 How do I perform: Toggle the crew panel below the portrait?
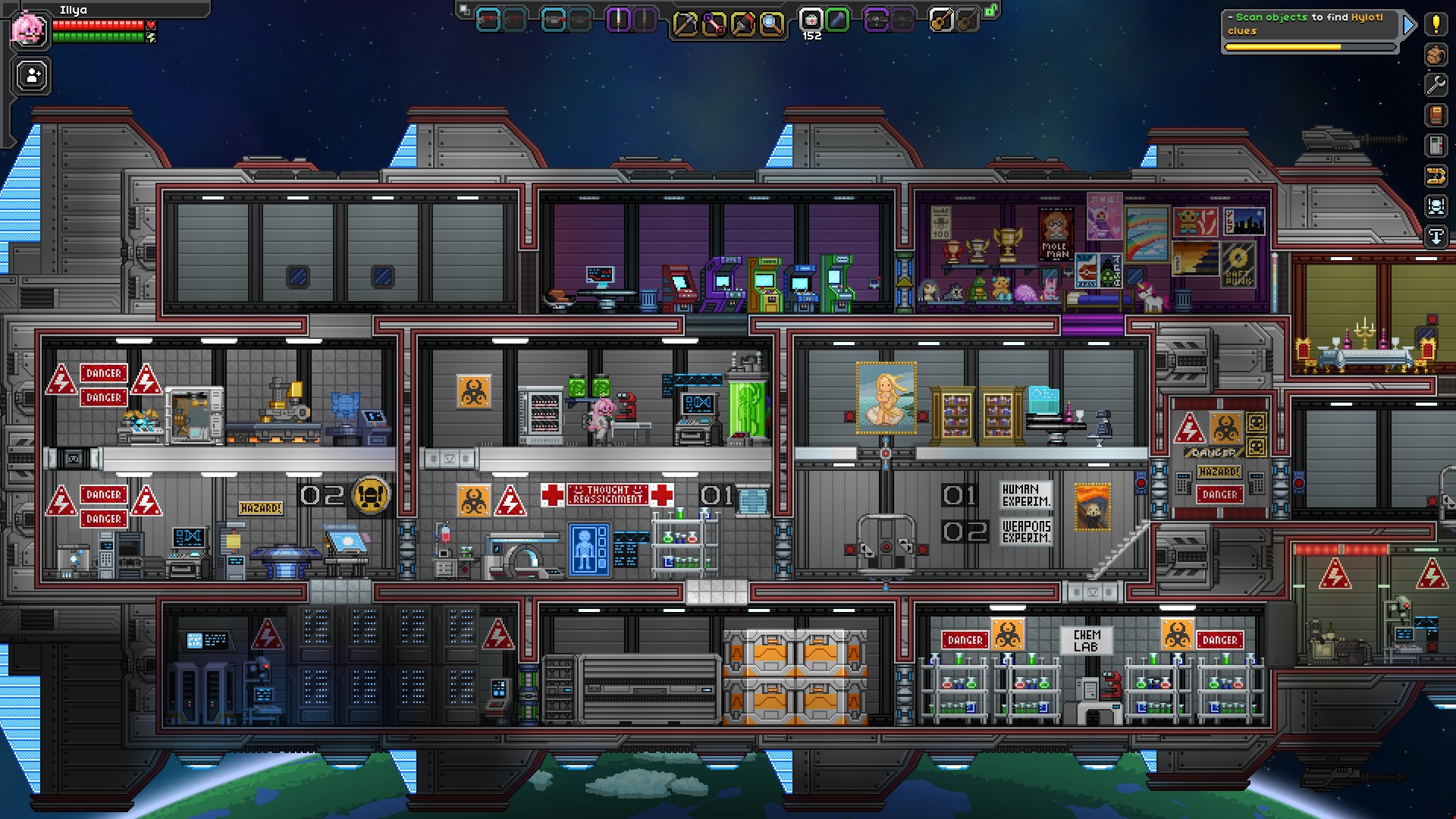point(29,76)
